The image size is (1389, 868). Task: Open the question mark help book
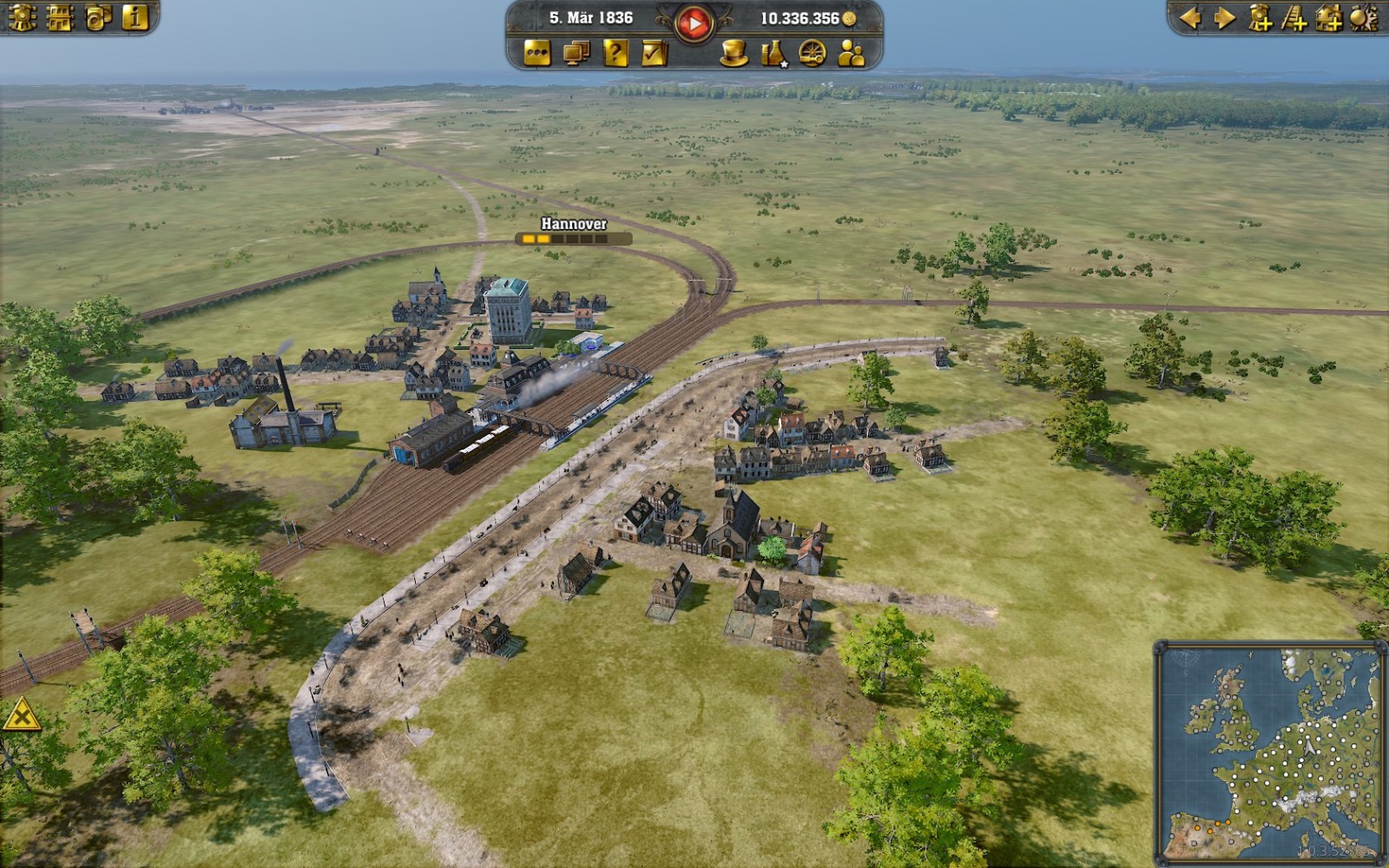click(615, 54)
